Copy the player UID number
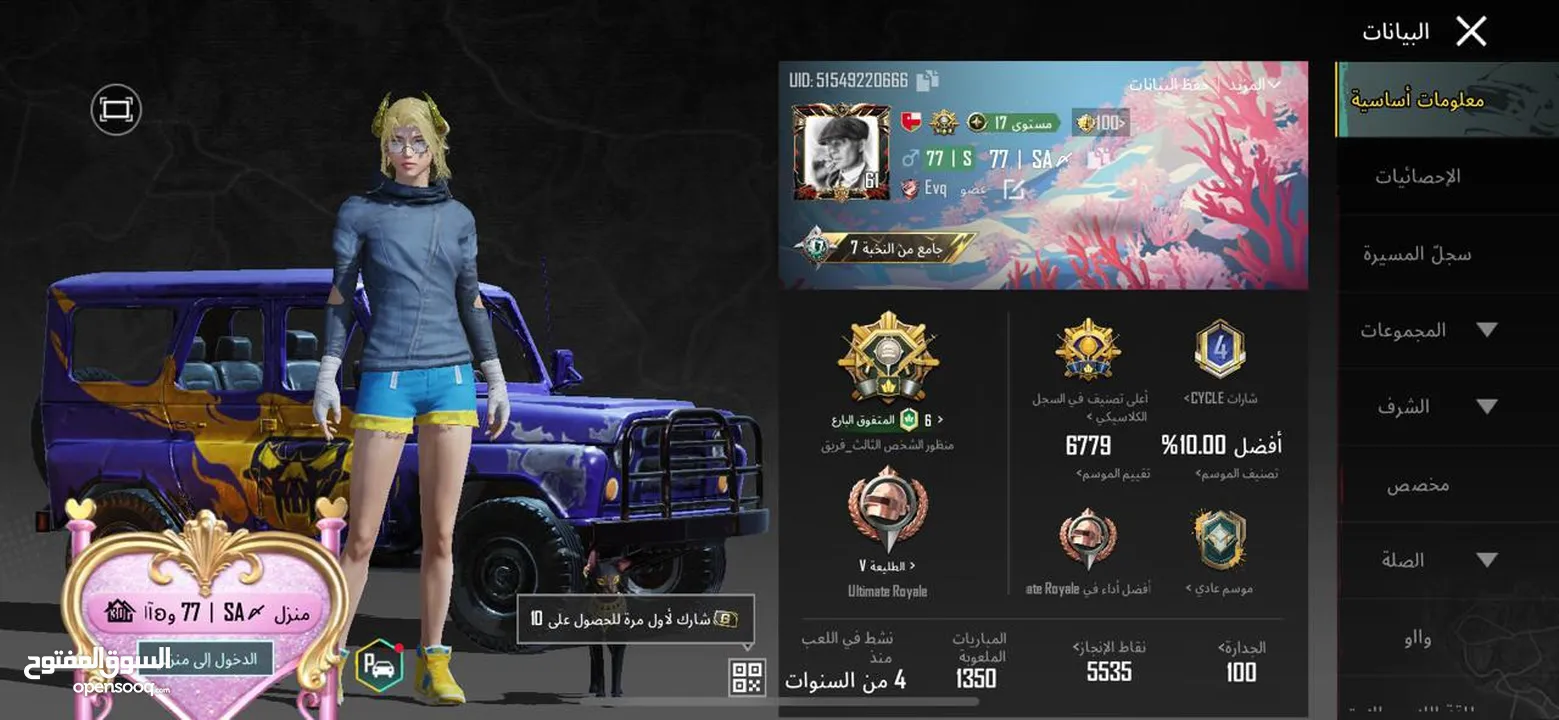1559x720 pixels. [x=927, y=81]
